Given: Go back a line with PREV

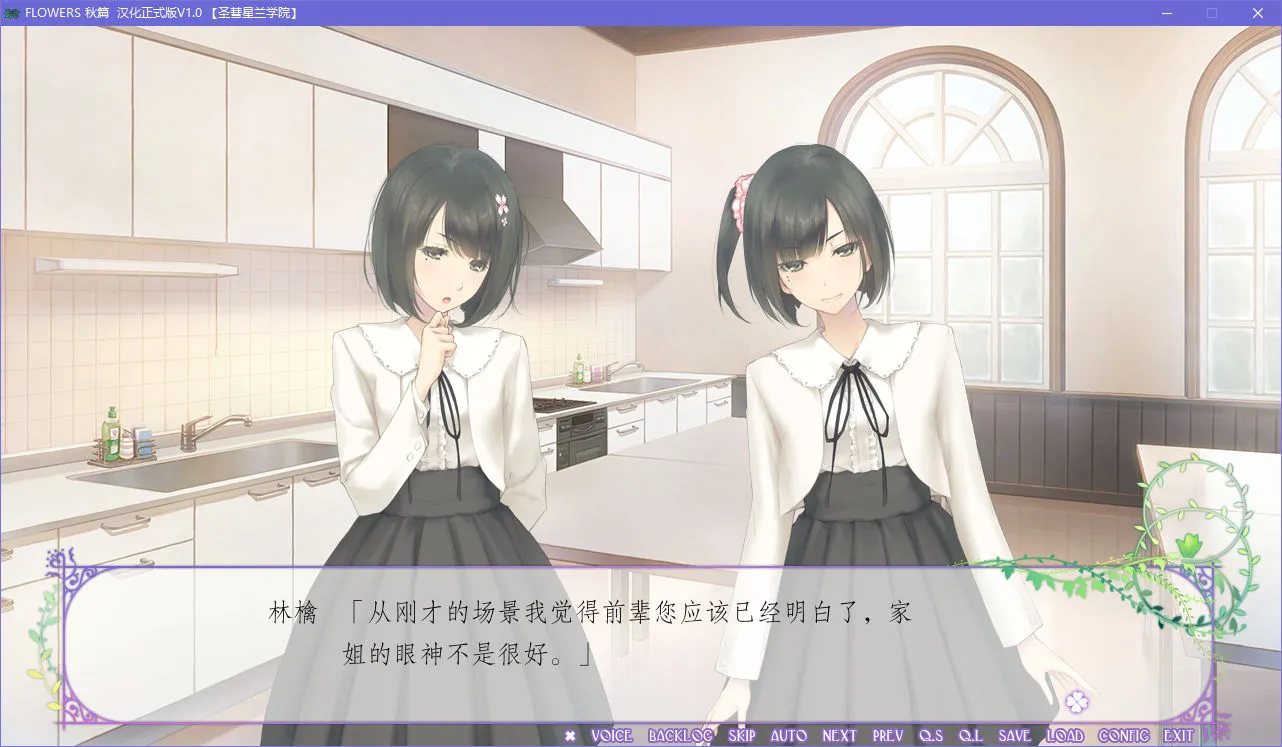Looking at the screenshot, I should (888, 736).
